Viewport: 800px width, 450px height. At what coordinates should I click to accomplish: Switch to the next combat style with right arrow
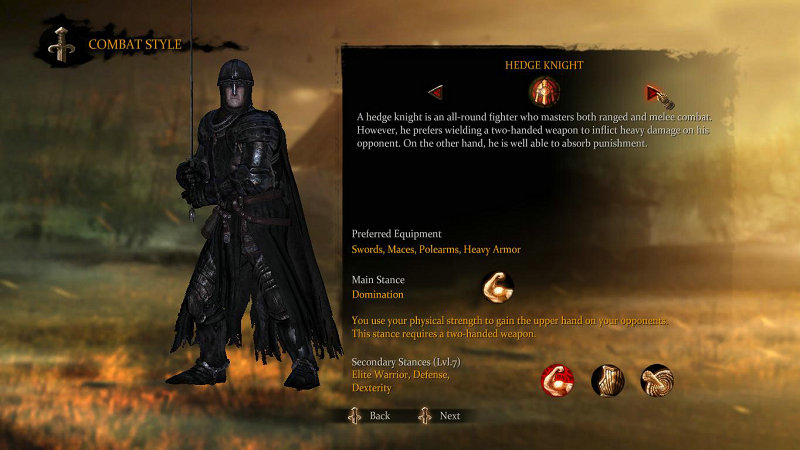pyautogui.click(x=654, y=93)
